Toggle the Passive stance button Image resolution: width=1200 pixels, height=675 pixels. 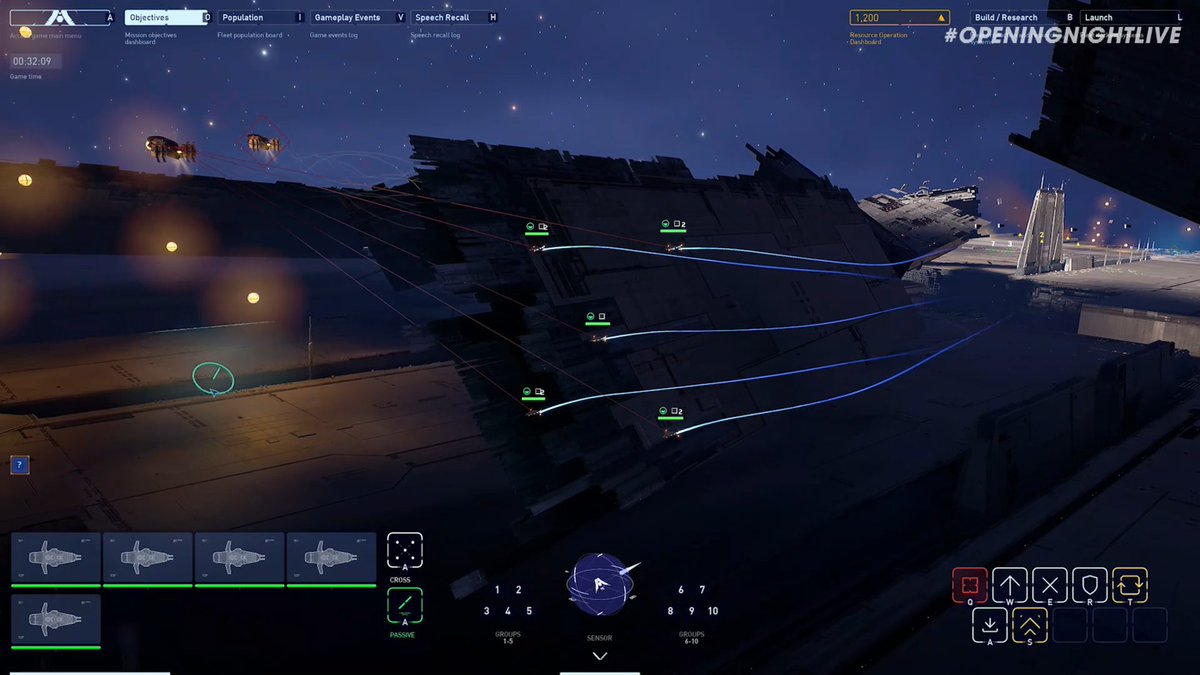(x=405, y=606)
